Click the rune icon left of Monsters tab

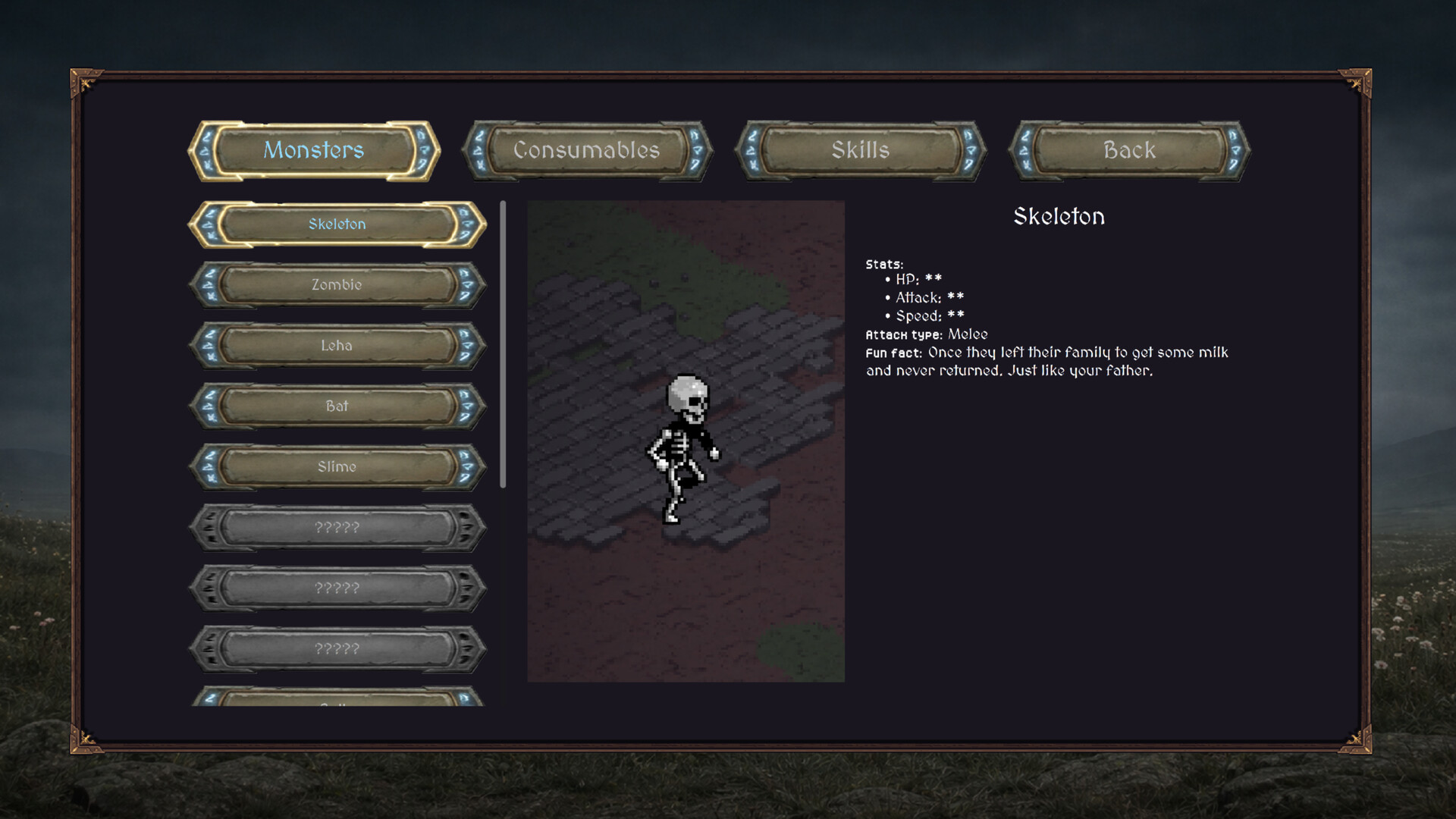pos(206,150)
